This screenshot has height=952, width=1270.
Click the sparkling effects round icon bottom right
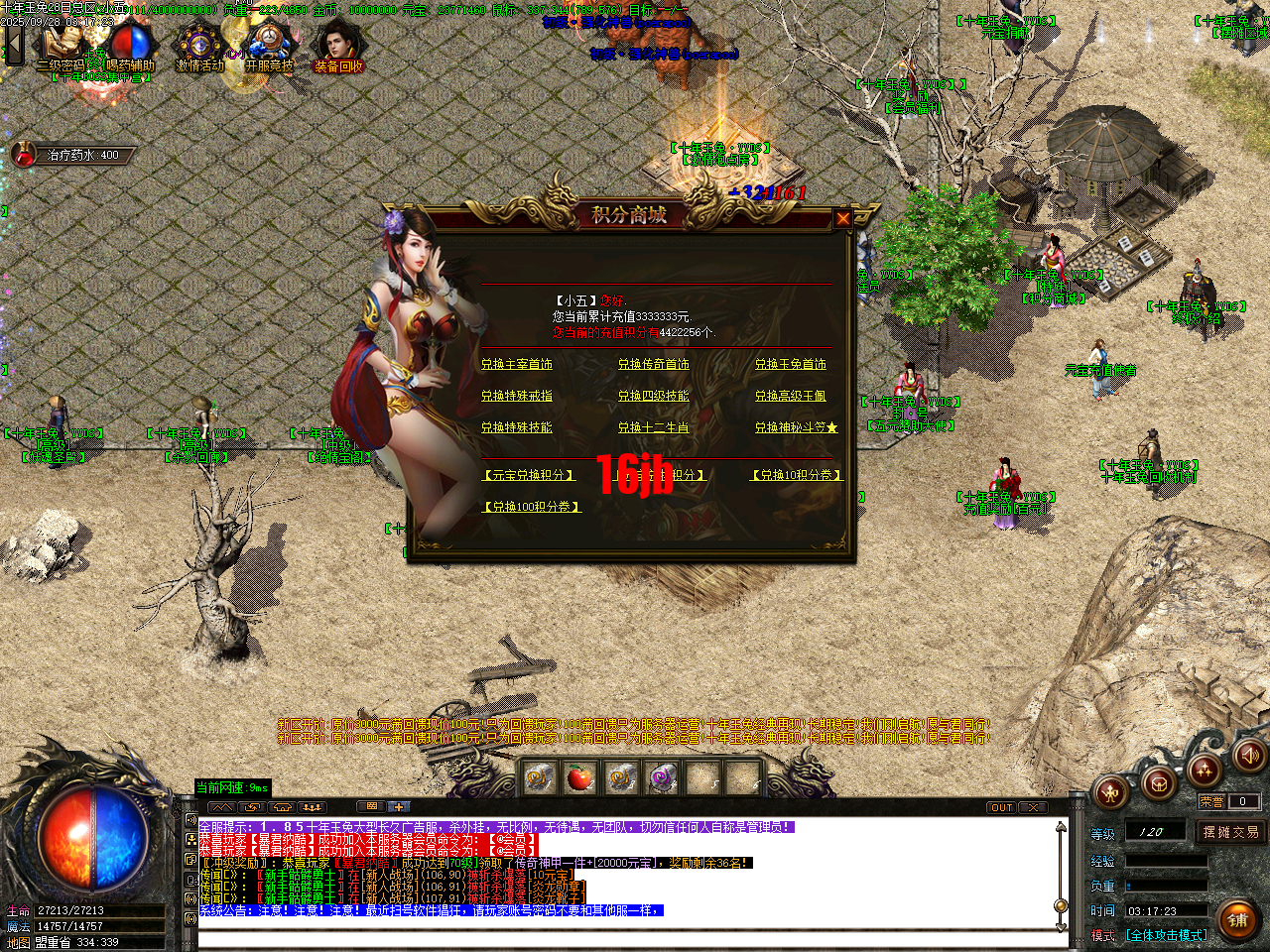[x=1204, y=773]
